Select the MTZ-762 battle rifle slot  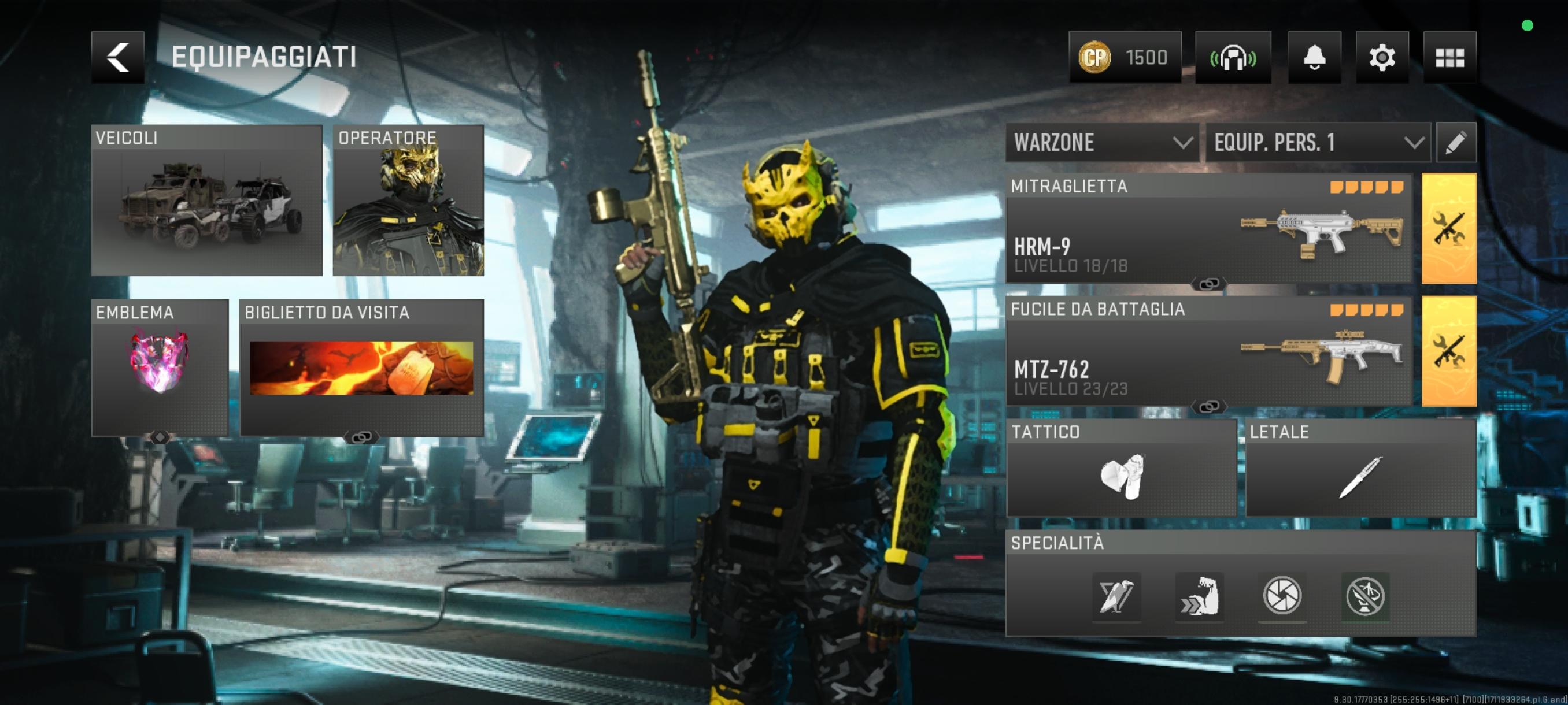coord(1208,351)
